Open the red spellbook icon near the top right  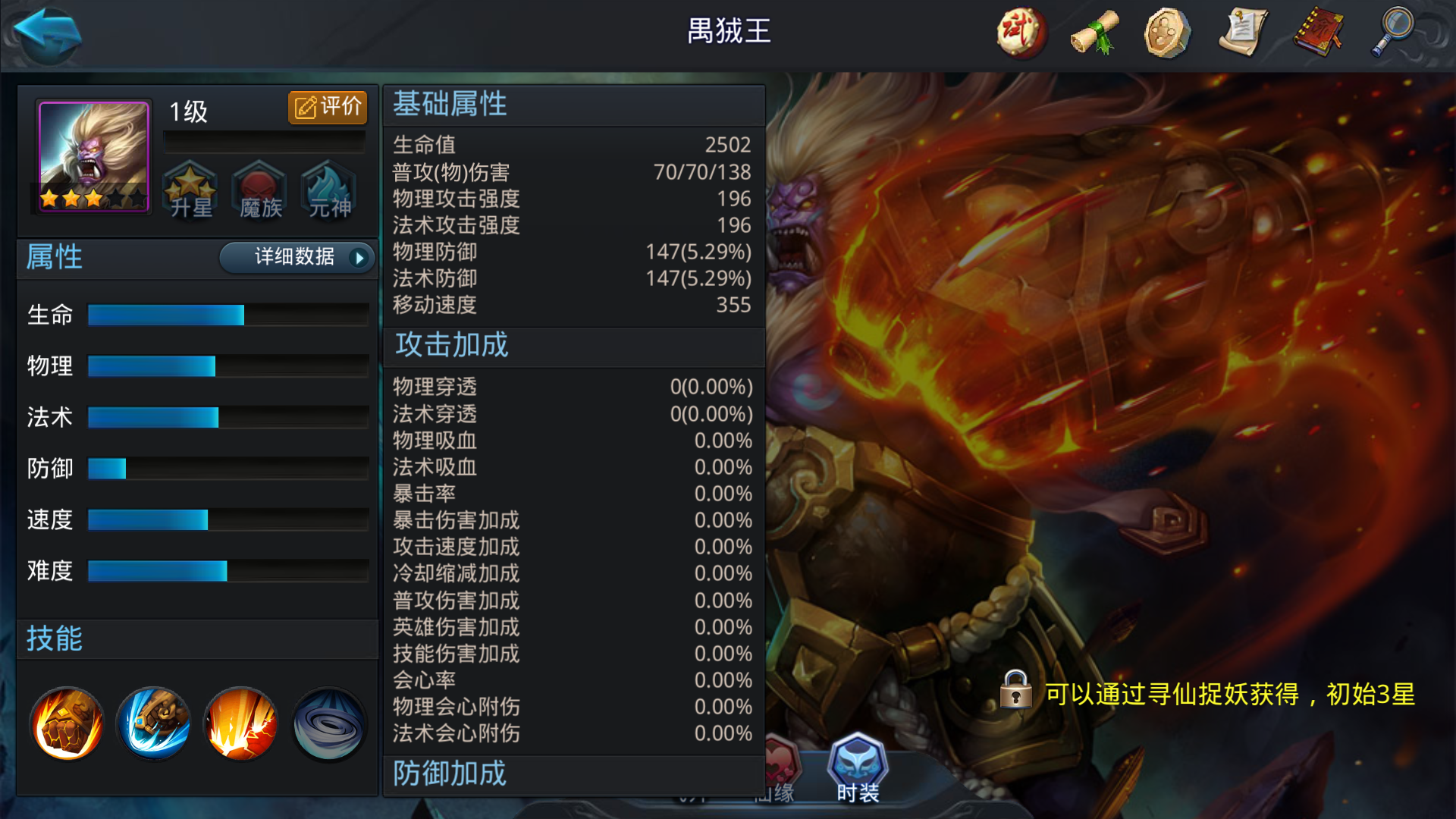(1318, 32)
